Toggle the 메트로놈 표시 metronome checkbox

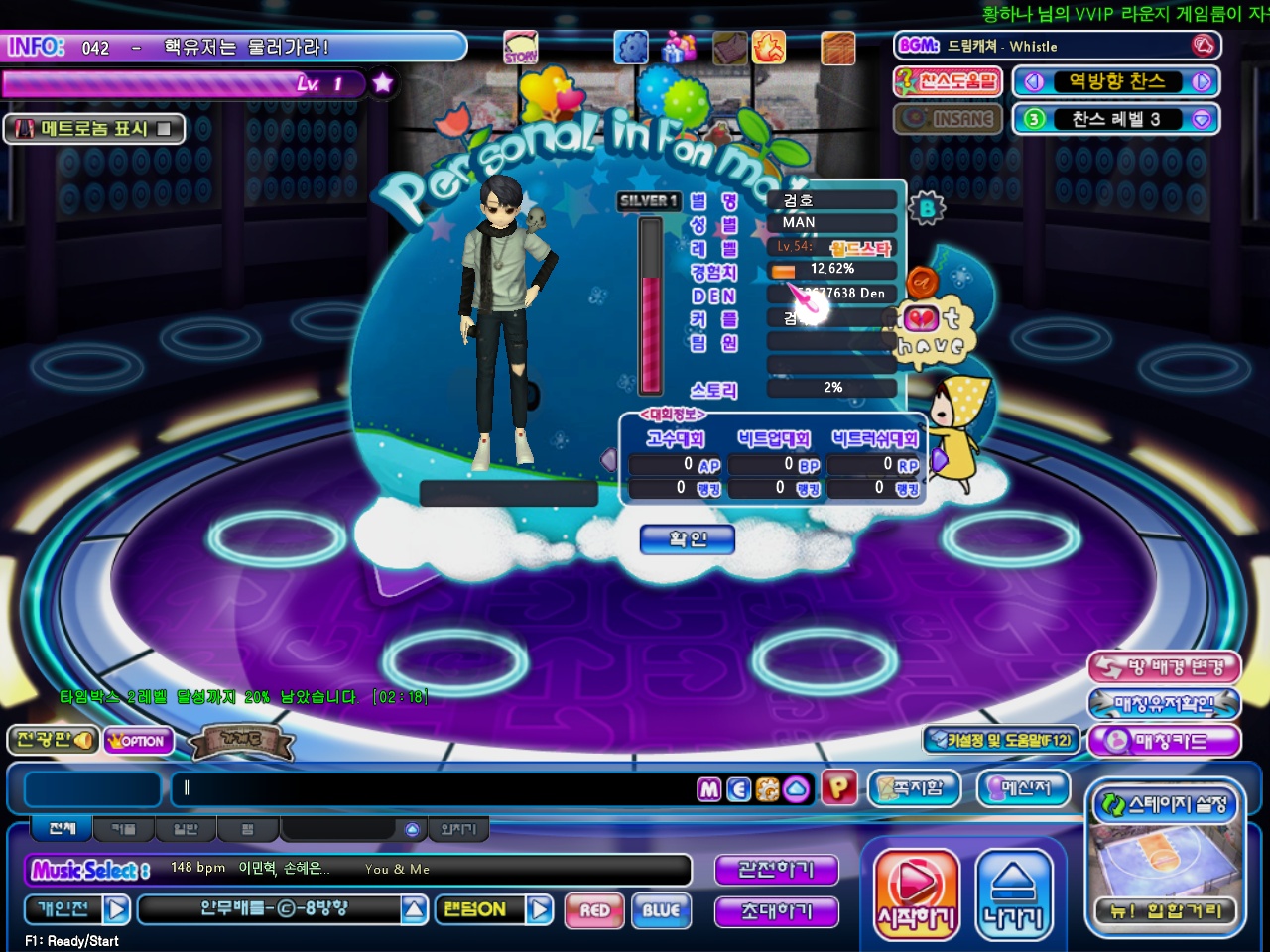point(164,129)
